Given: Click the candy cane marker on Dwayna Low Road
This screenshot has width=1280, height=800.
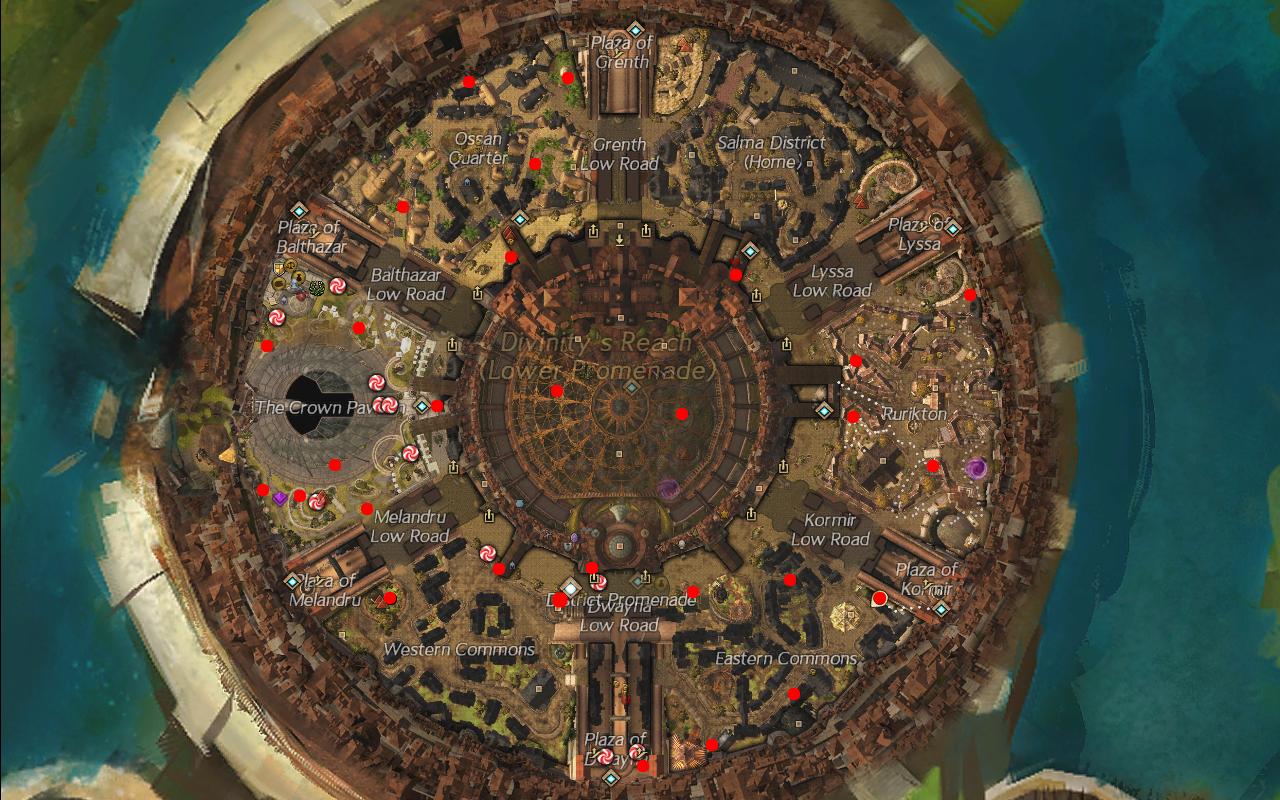Looking at the screenshot, I should coord(598,584).
